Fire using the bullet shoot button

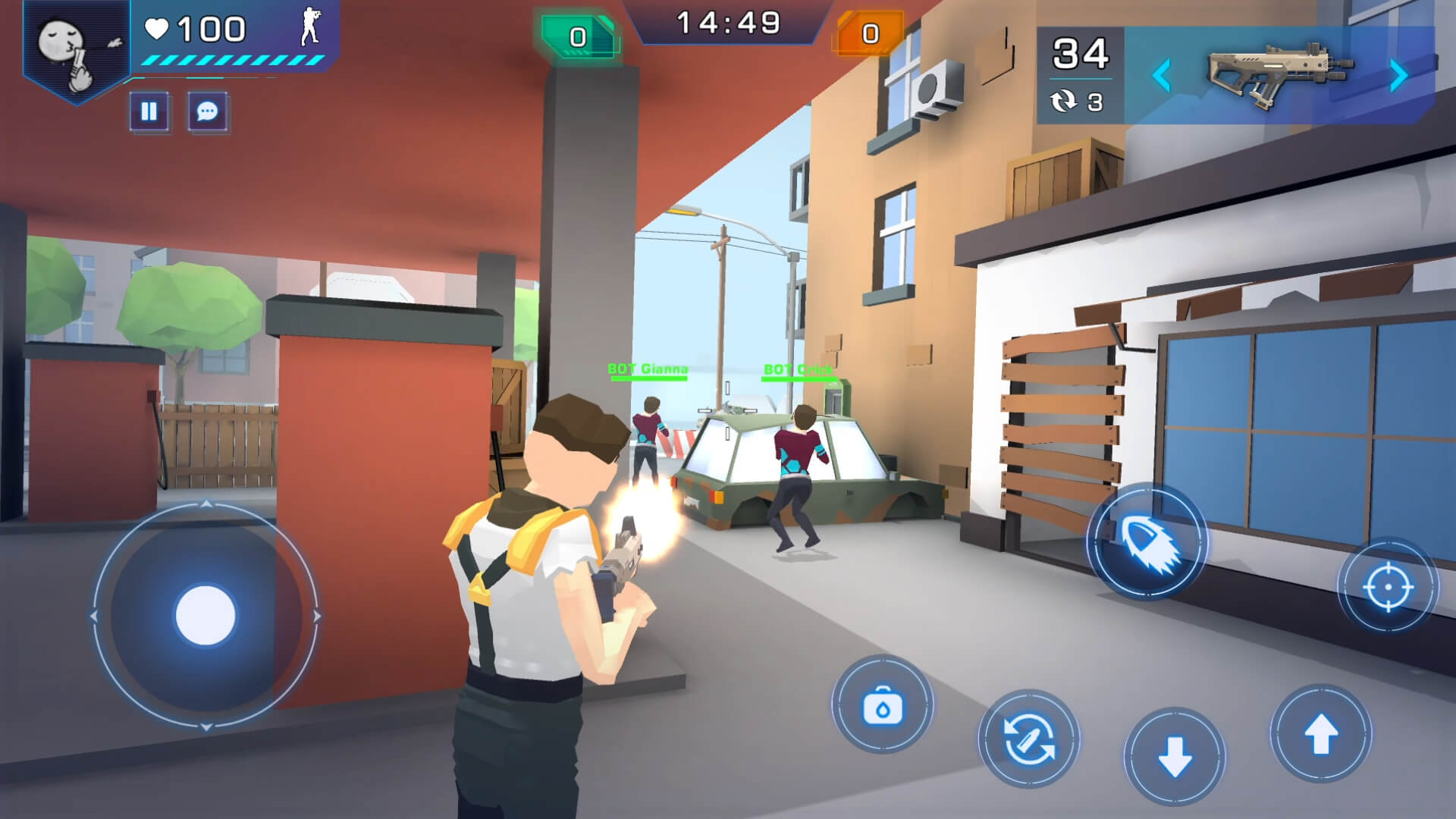coord(1146,541)
